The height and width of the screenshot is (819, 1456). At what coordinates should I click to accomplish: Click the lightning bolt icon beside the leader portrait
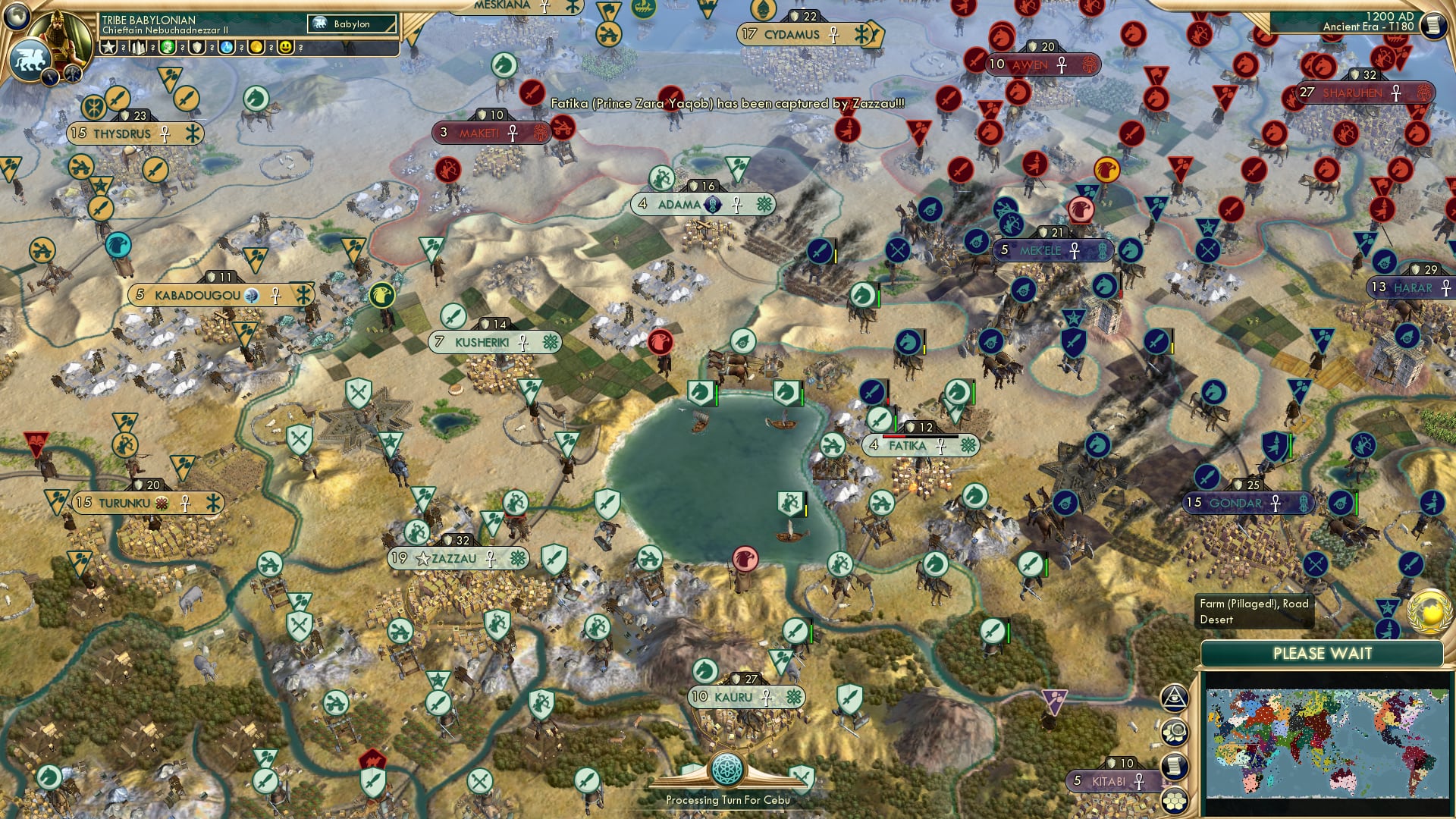tap(49, 76)
